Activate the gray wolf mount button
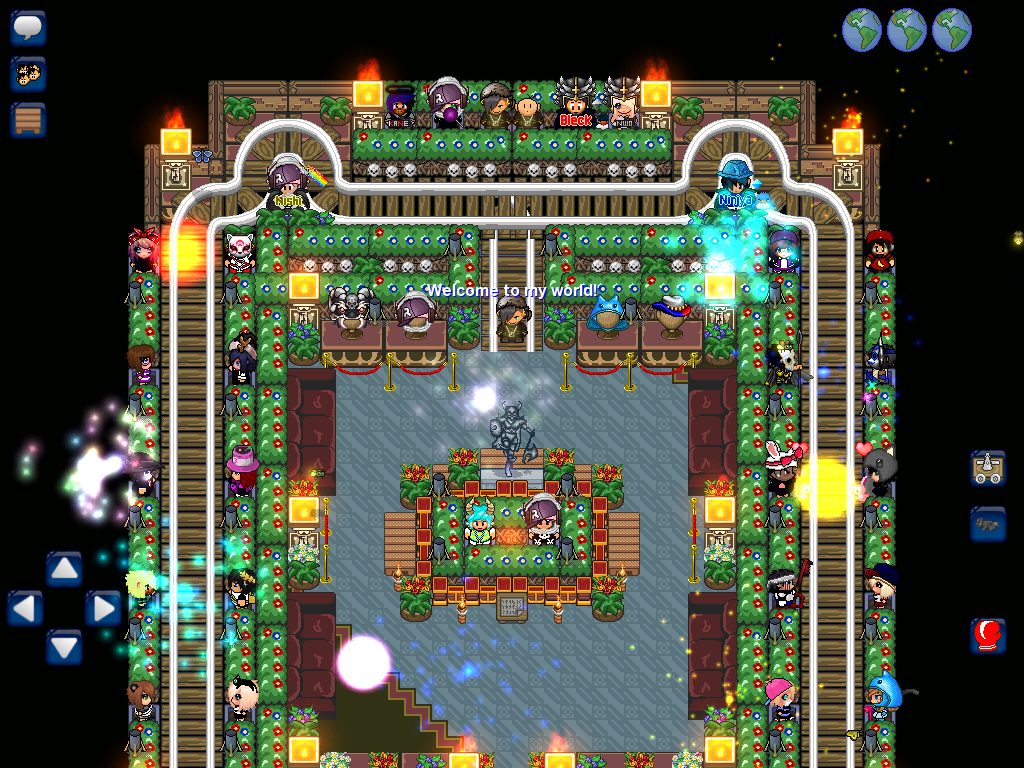 987,524
